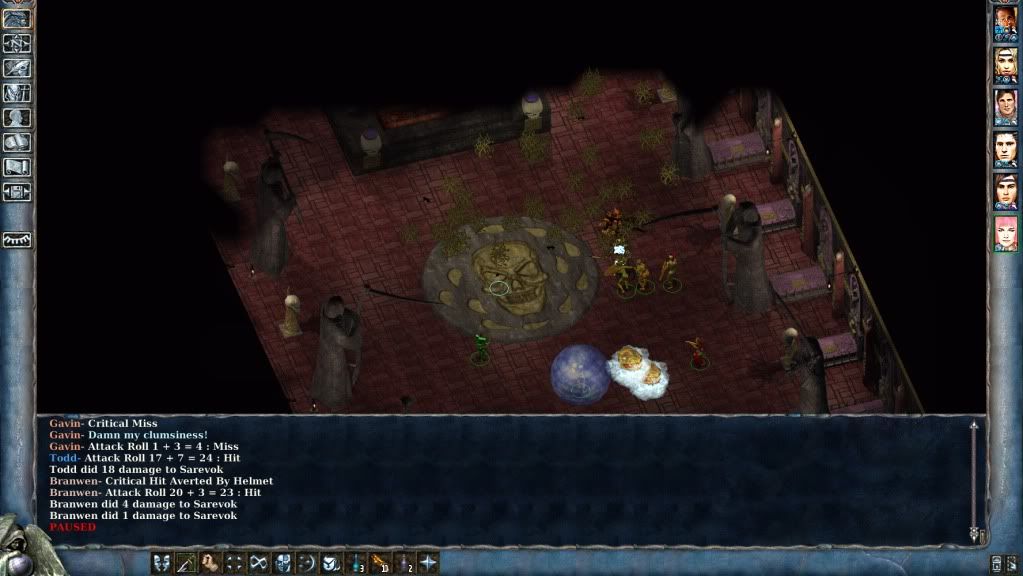Open special abilities star button
Viewport: 1023px width, 576px height.
click(x=428, y=563)
